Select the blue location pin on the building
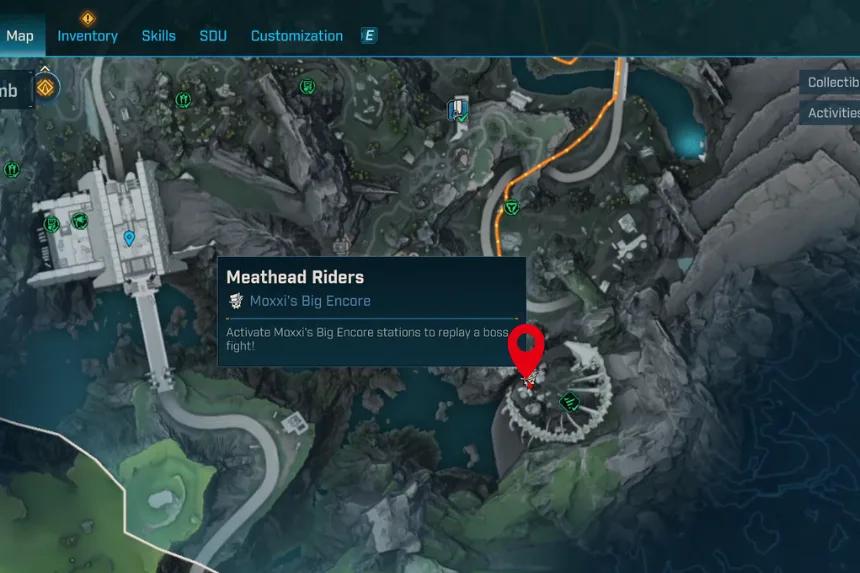The width and height of the screenshot is (860, 573). click(x=129, y=238)
